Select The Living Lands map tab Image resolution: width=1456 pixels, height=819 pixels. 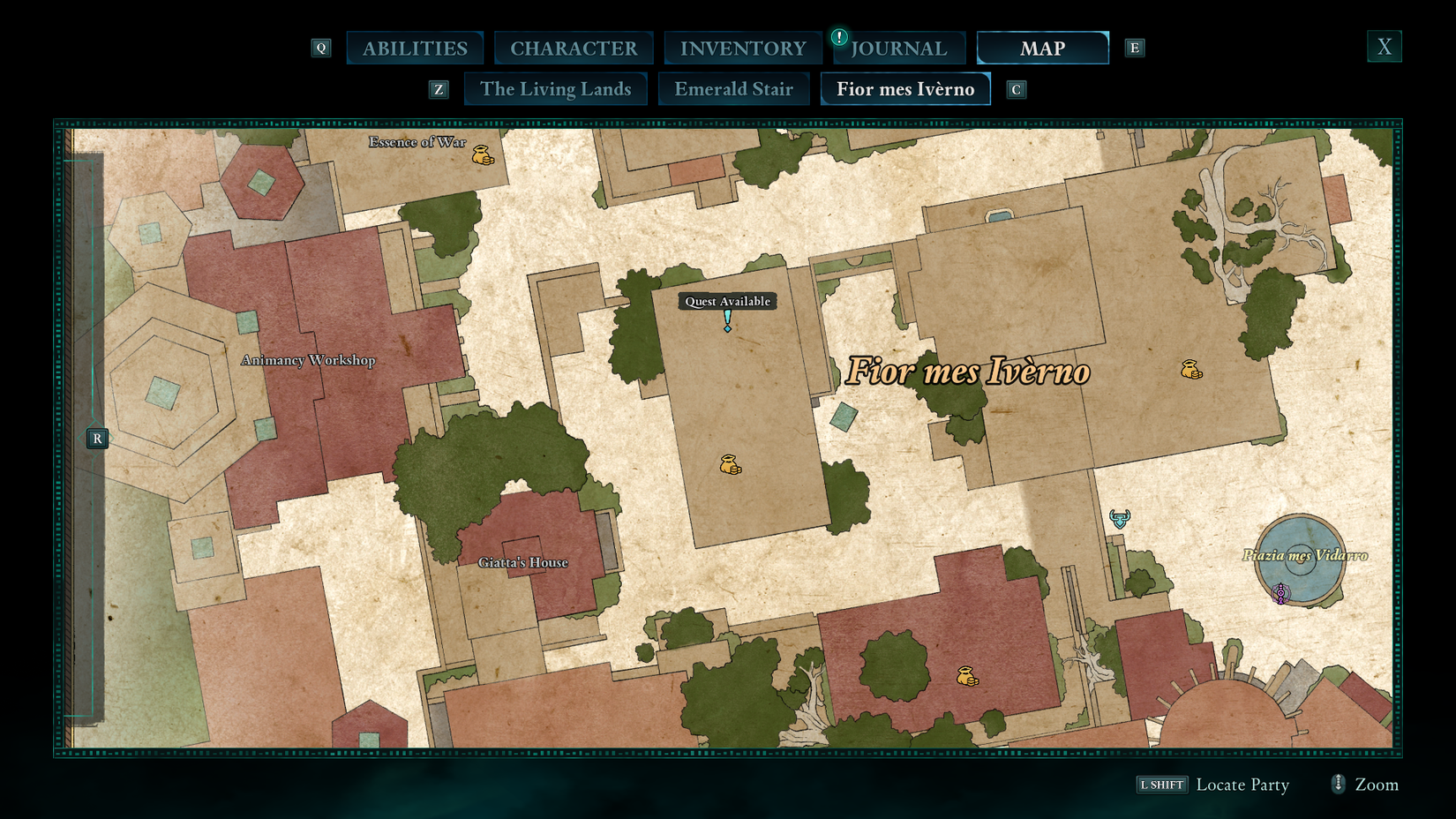pyautogui.click(x=555, y=88)
